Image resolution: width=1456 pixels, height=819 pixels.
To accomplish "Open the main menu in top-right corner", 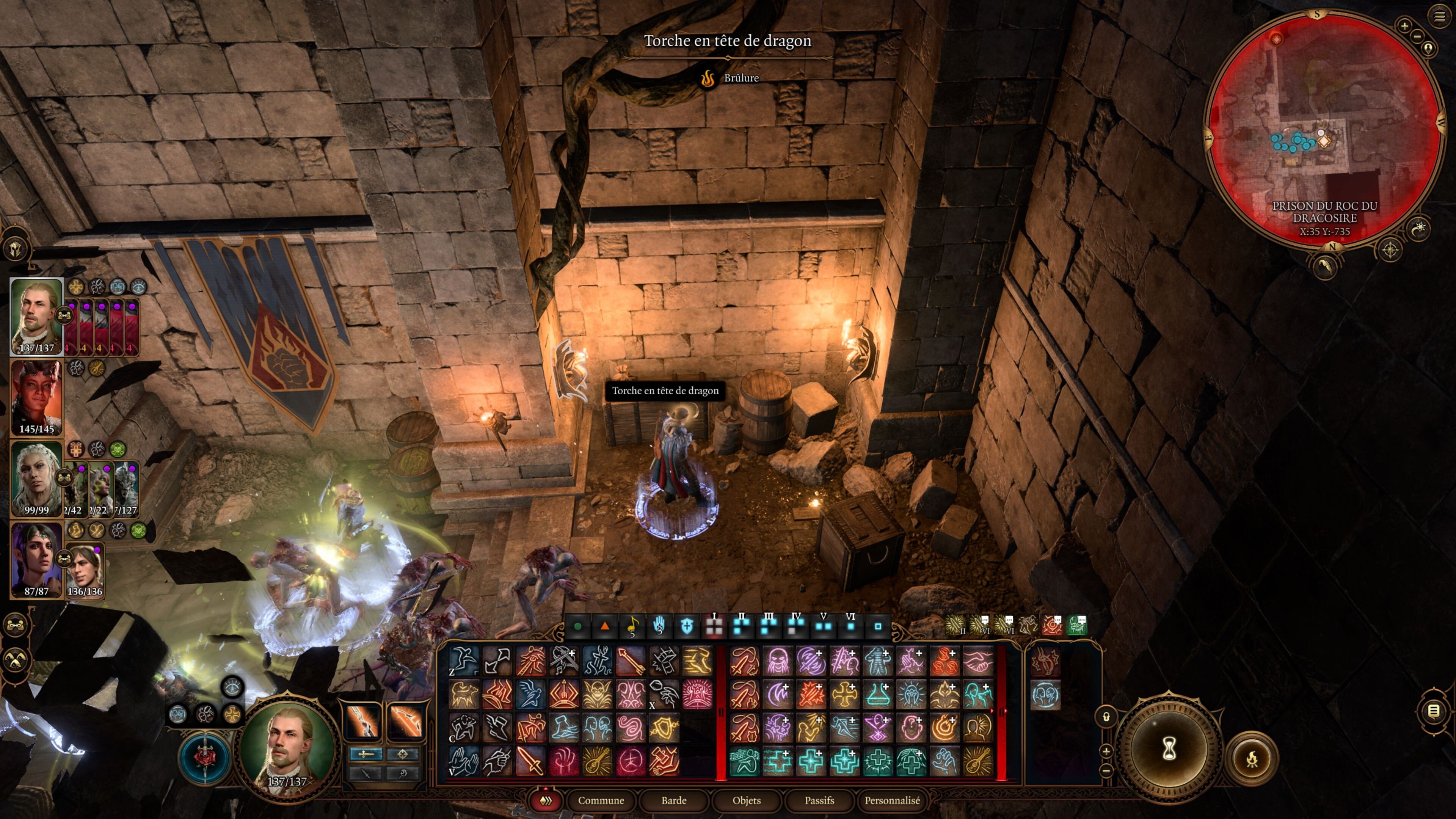I will 1439,16.
